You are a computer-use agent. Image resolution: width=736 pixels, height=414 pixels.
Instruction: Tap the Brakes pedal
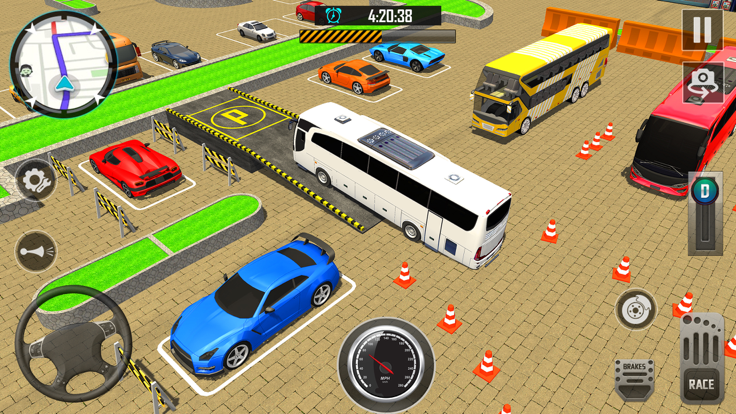click(x=634, y=377)
